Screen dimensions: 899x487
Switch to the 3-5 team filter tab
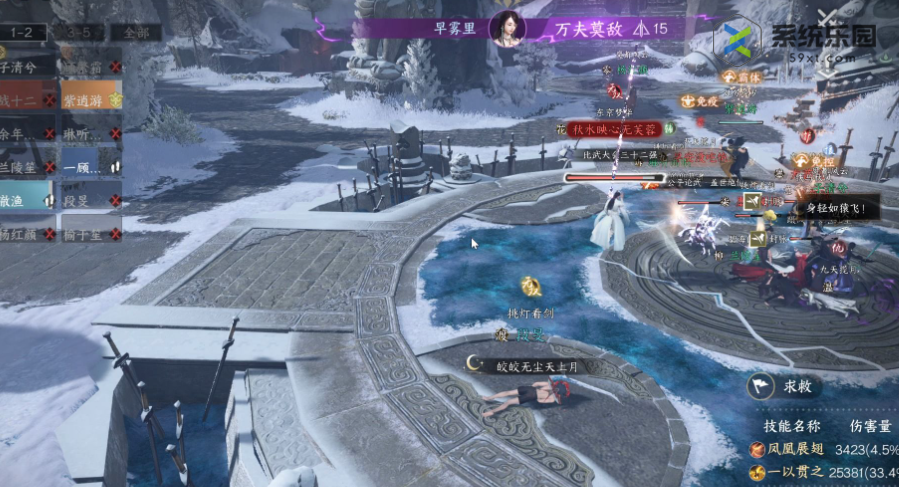78,32
